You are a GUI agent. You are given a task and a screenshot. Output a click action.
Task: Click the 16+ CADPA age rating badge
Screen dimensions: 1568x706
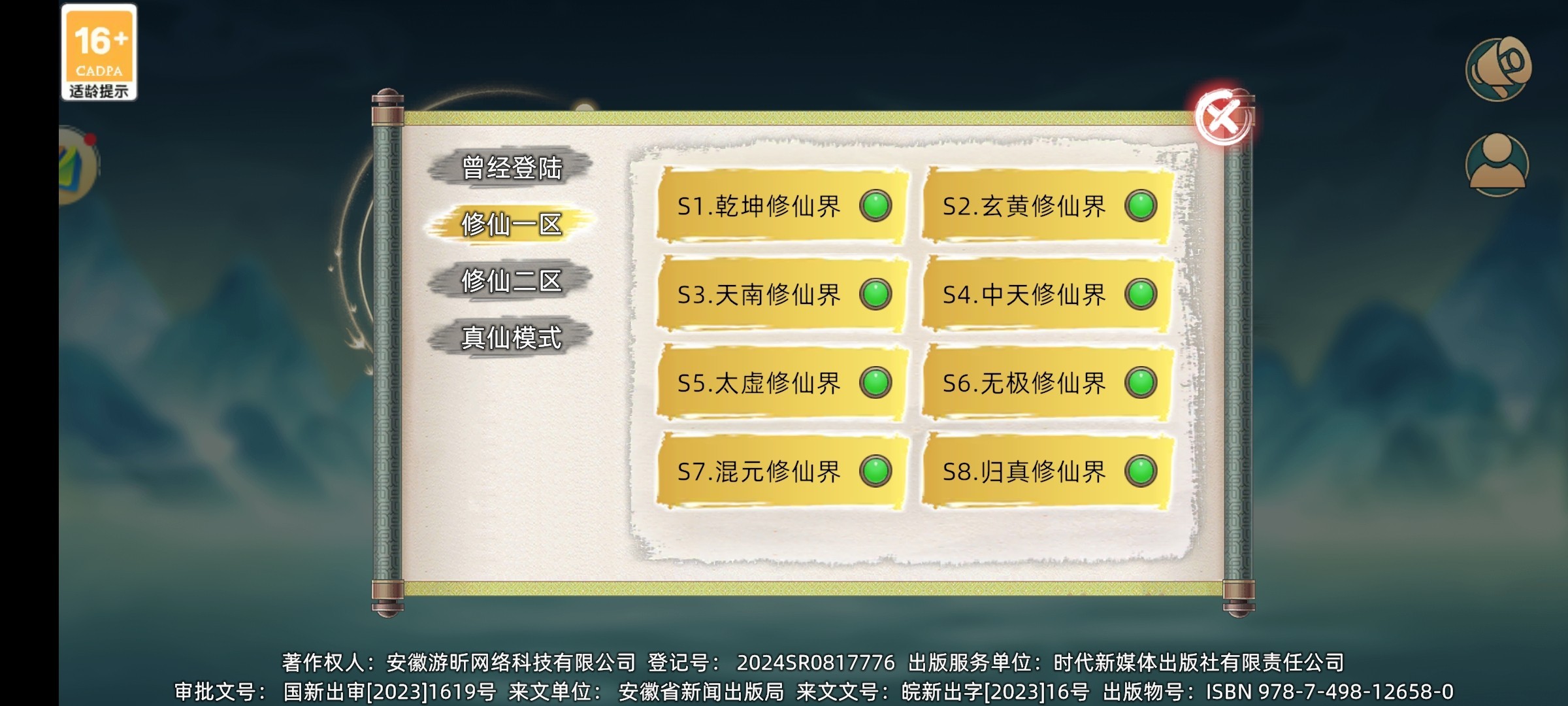click(99, 52)
